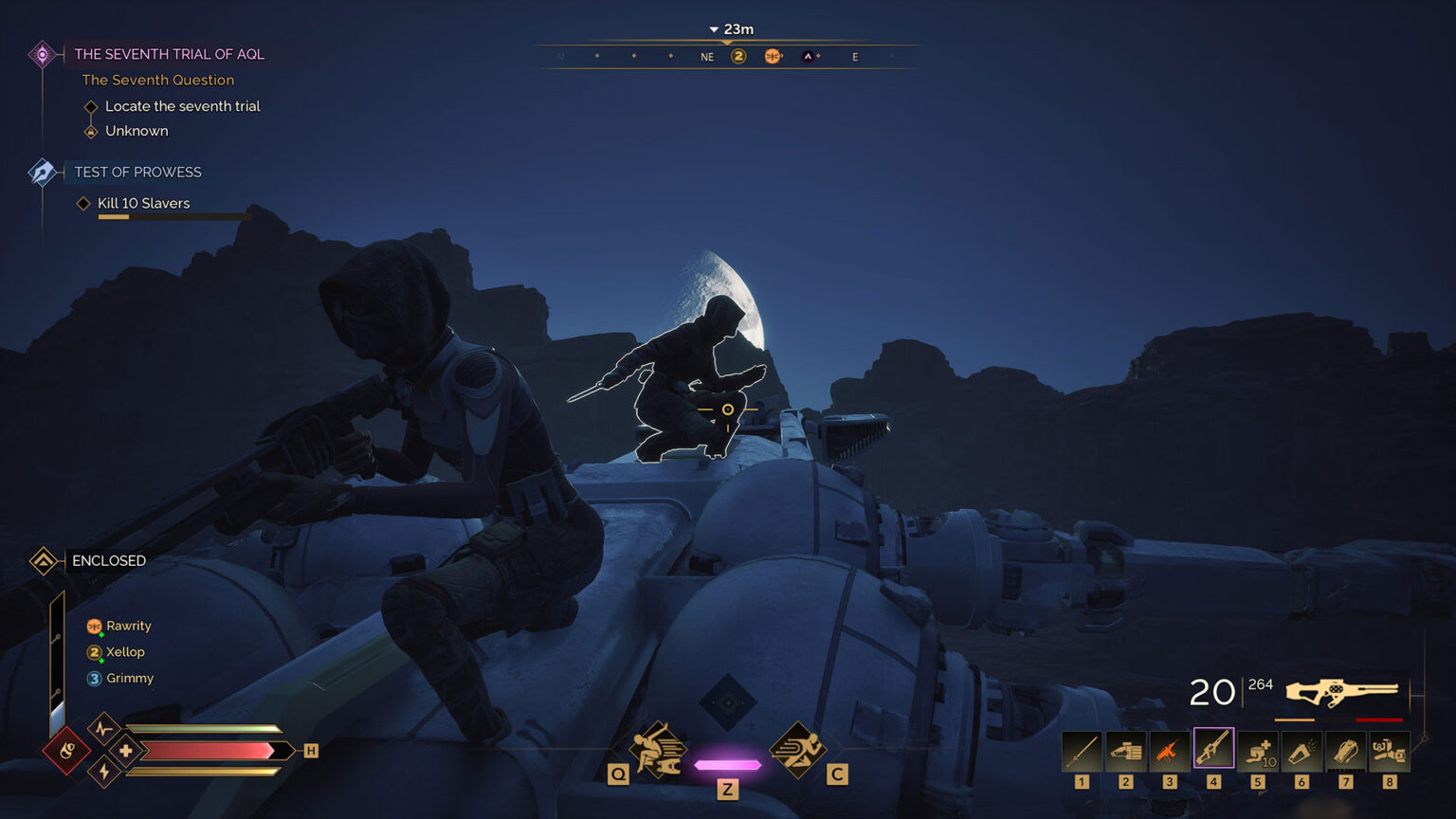Toggle Xellop's online status indicator
This screenshot has width=1456, height=819.
click(101, 660)
